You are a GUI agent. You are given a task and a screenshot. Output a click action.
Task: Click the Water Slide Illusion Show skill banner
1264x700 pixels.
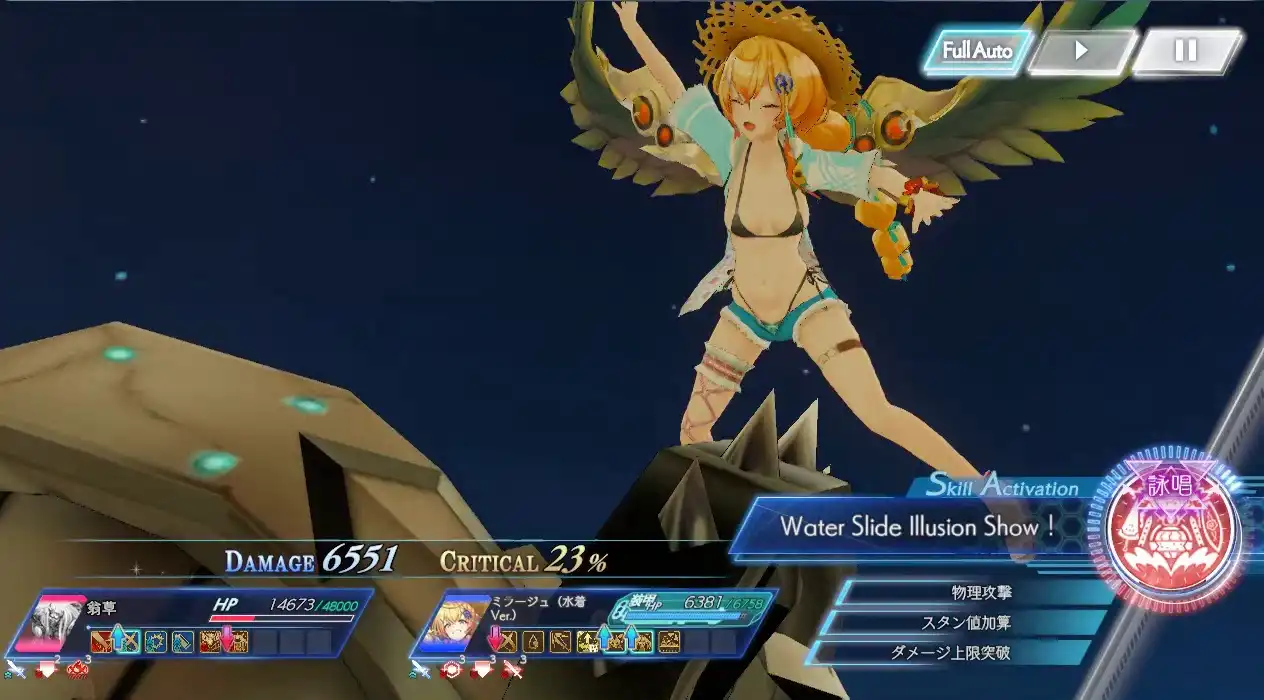(x=917, y=527)
